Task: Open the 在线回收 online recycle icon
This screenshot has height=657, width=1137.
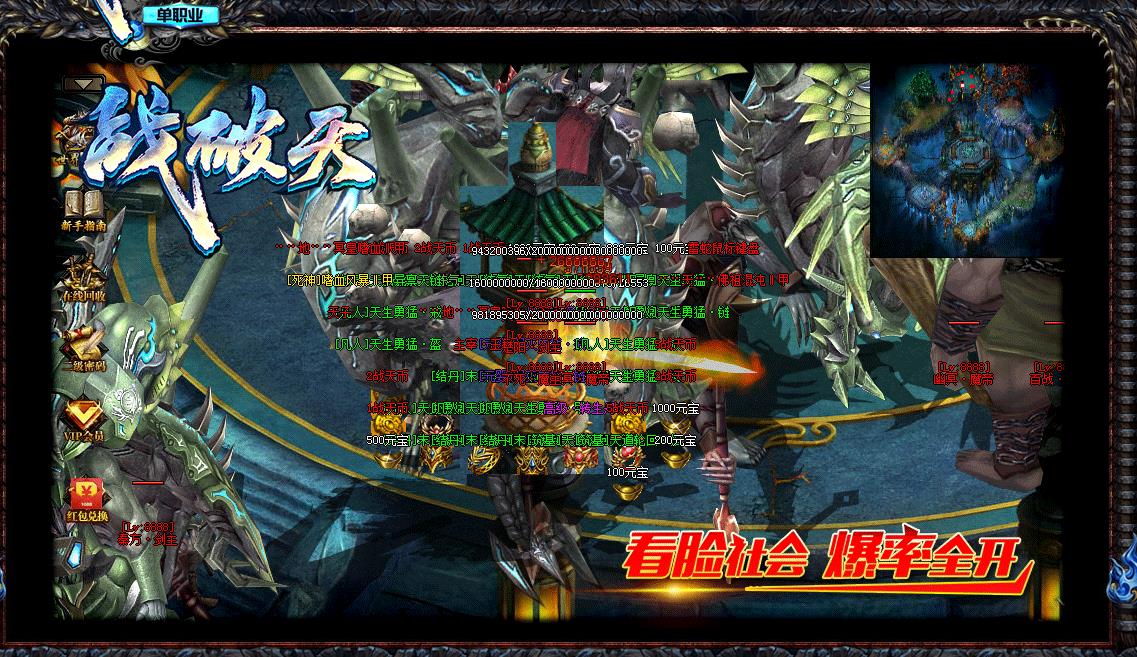Action: click(x=84, y=277)
